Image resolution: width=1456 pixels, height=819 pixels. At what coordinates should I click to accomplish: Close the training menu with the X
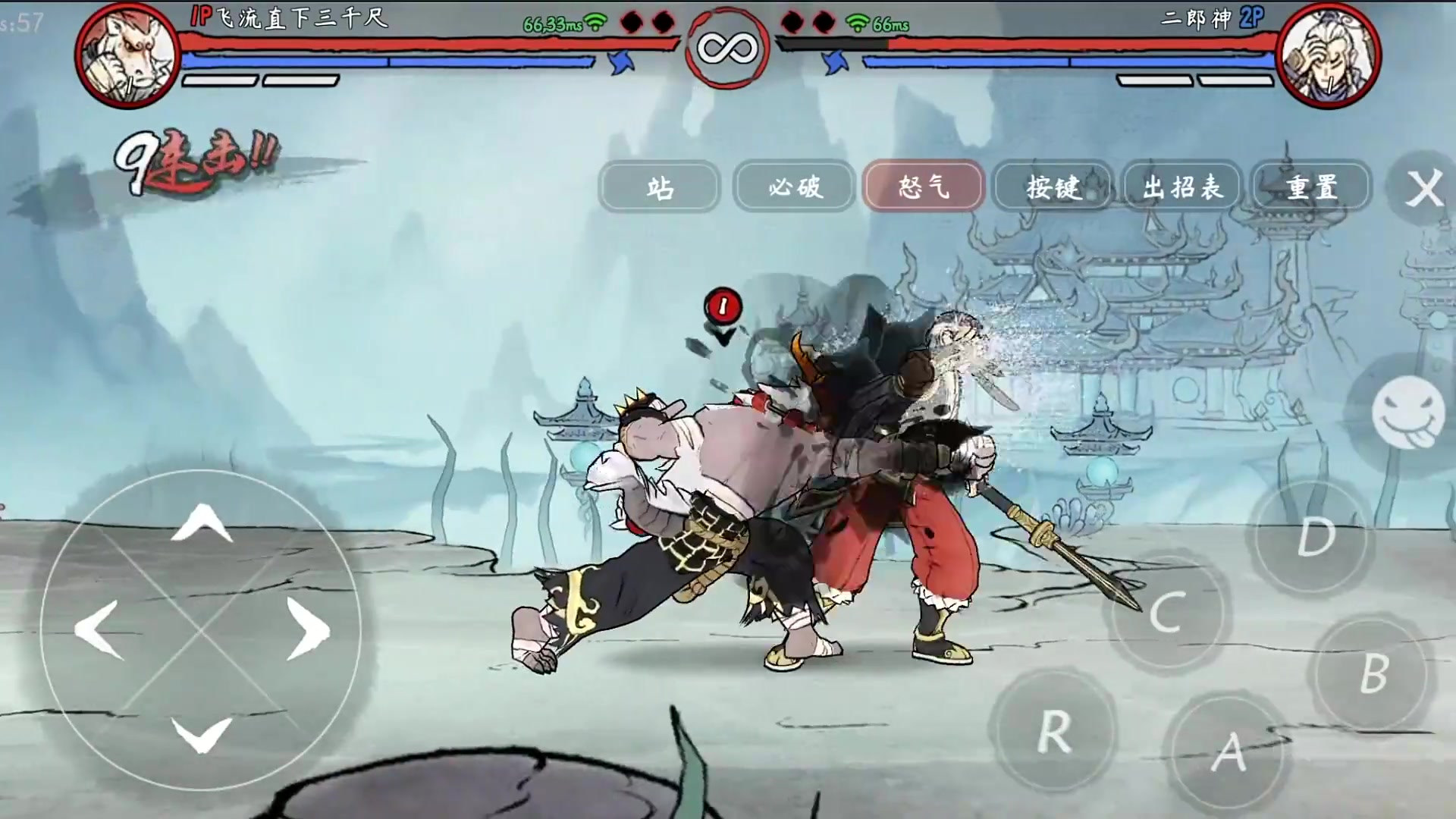pos(1423,188)
